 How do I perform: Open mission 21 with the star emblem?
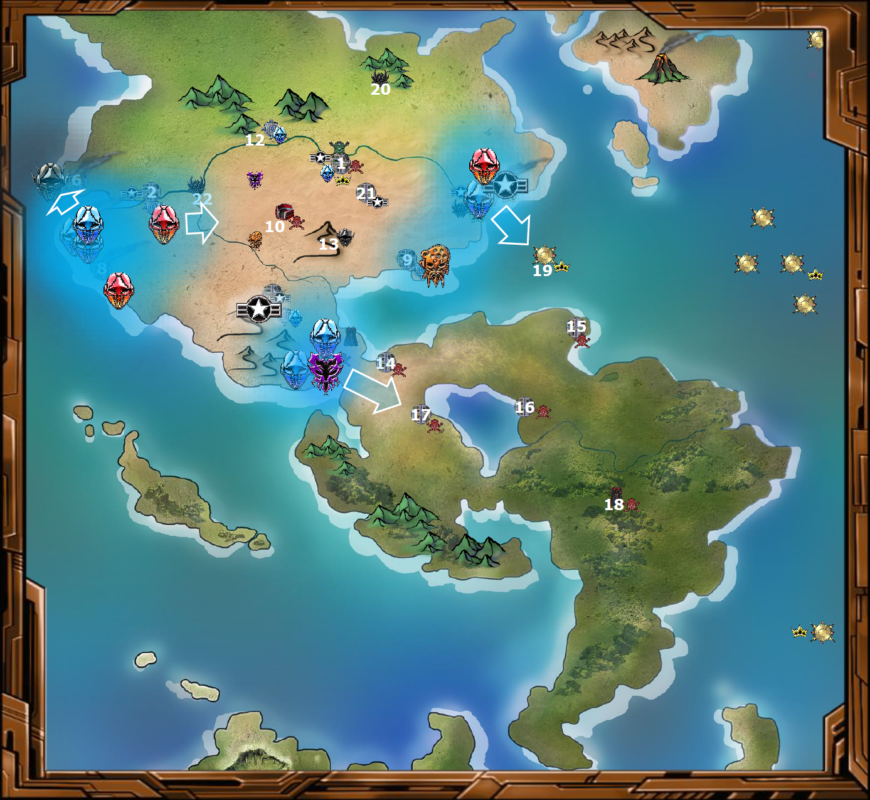[370, 196]
